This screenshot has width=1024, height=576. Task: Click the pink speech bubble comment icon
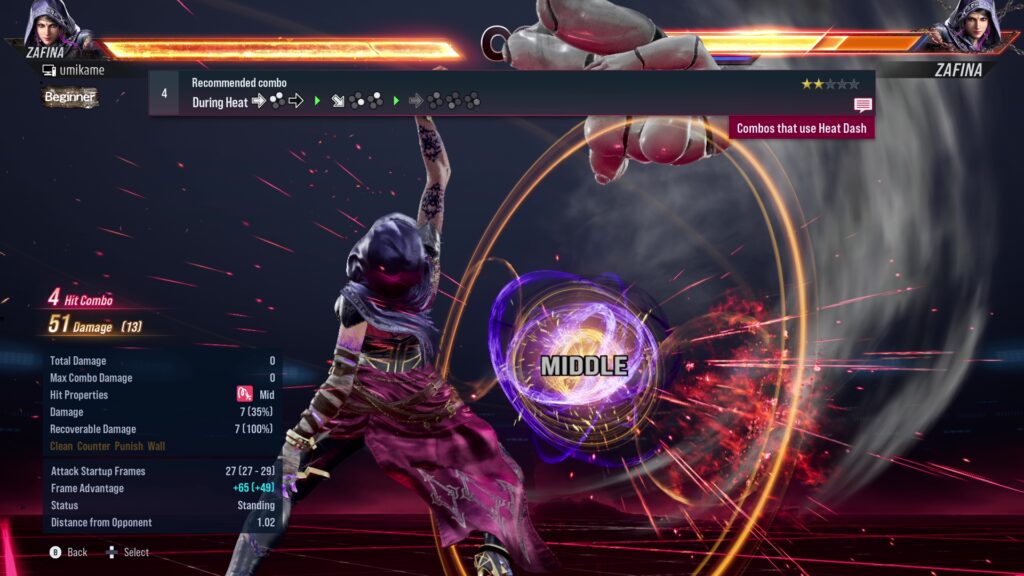pos(862,105)
